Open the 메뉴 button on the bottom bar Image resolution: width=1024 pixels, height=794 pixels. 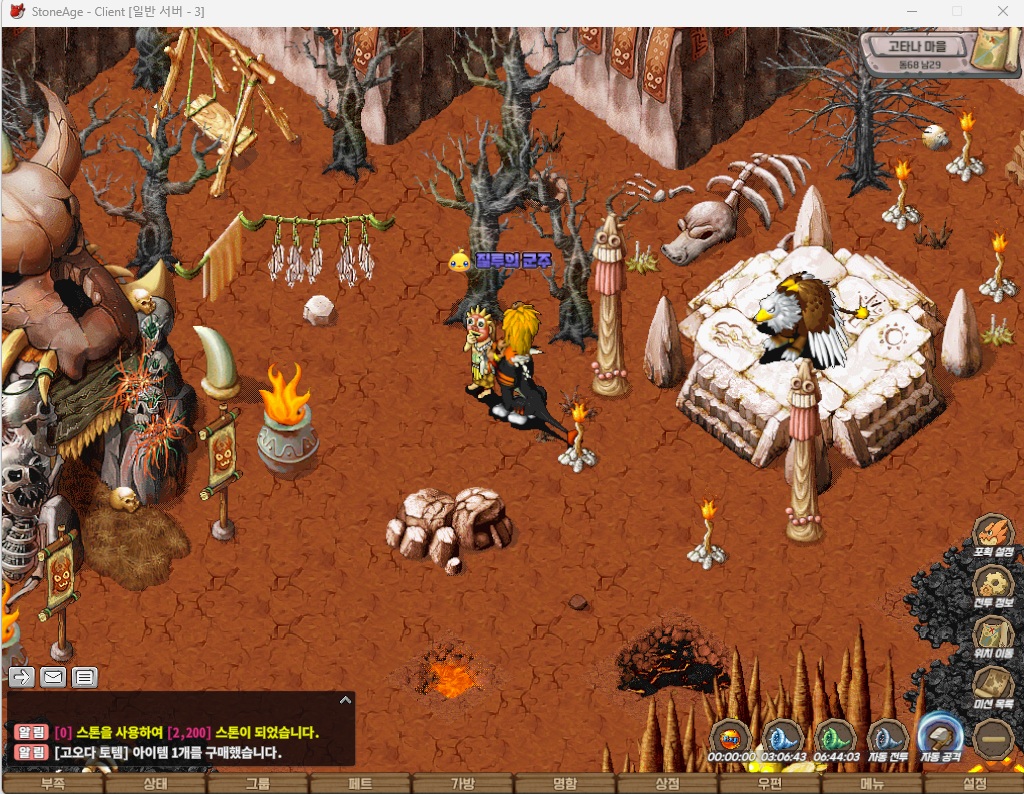[872, 784]
